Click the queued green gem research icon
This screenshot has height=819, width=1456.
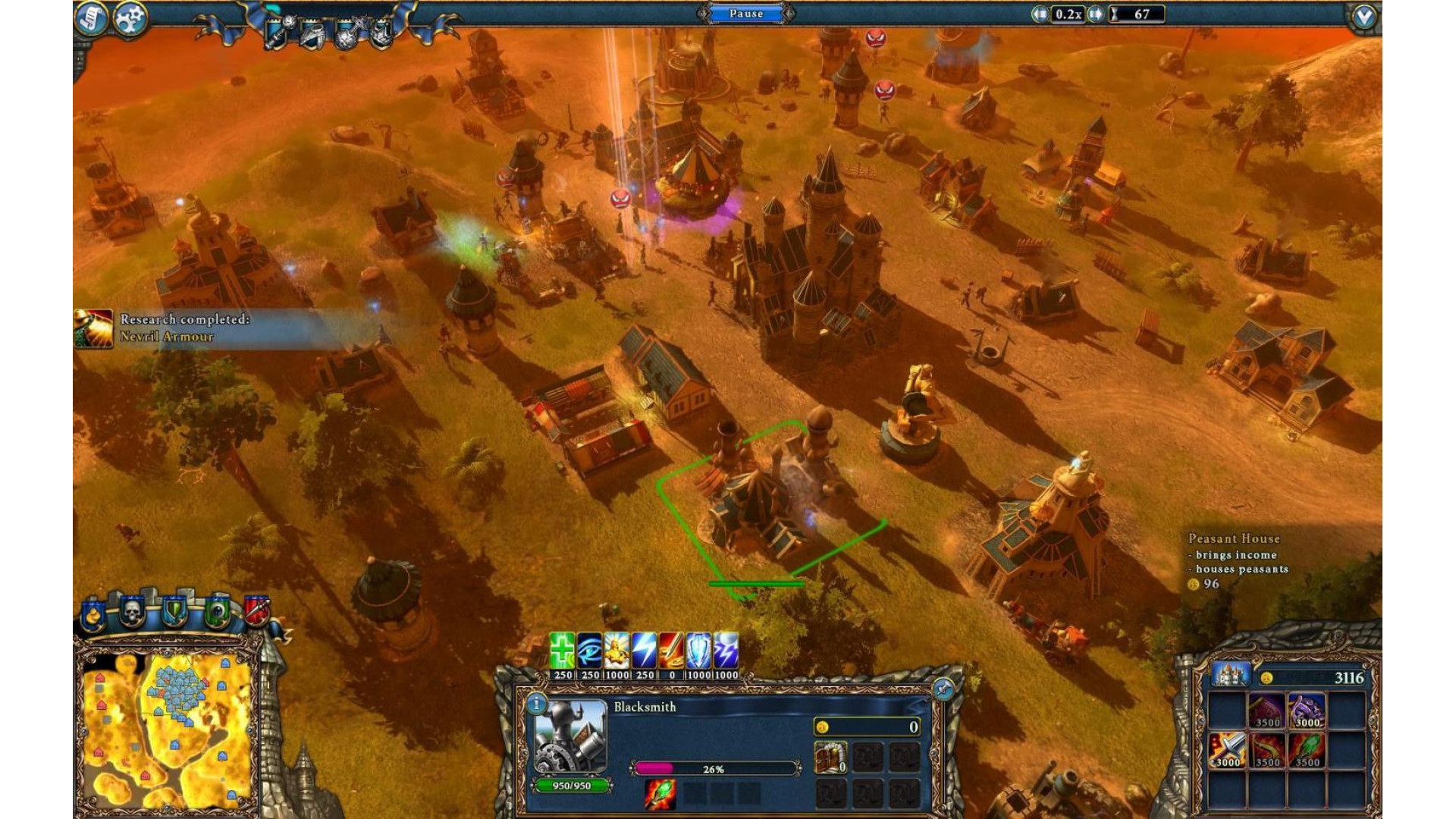[660, 794]
